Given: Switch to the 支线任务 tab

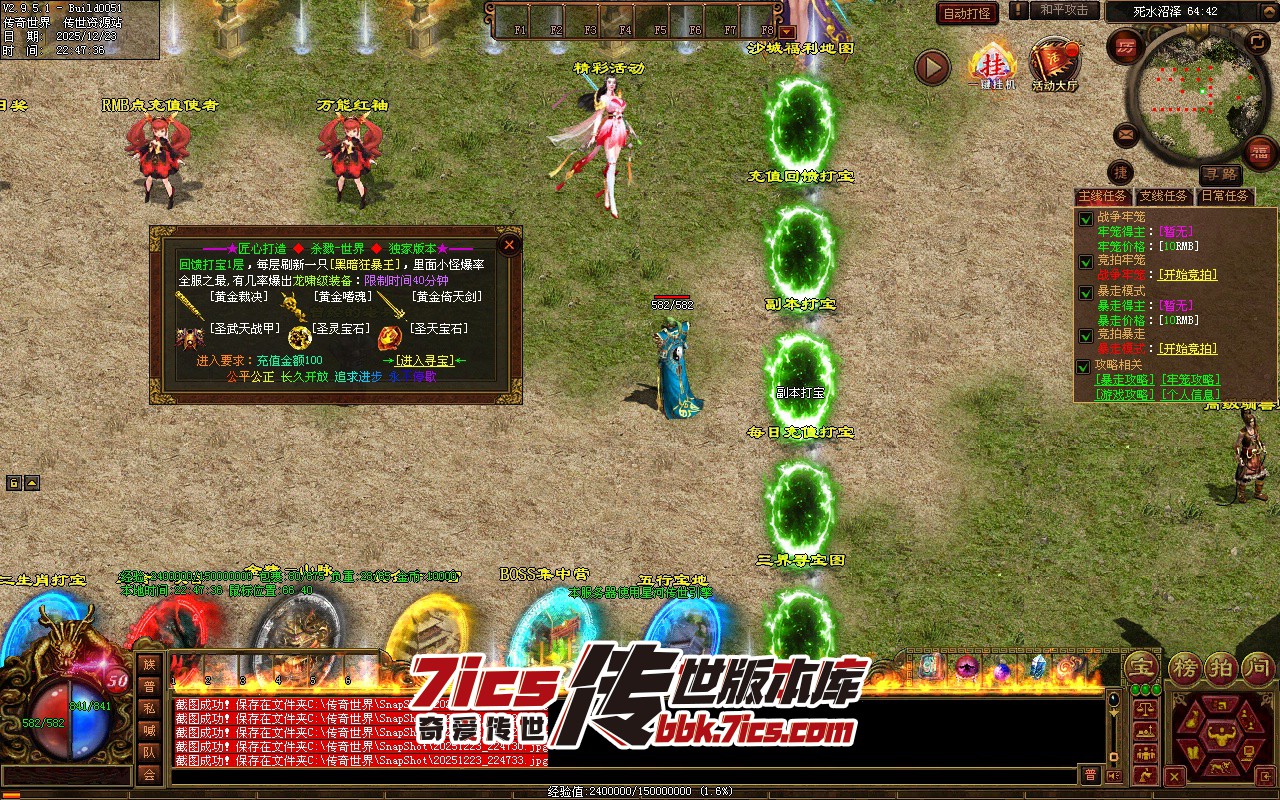Looking at the screenshot, I should click(x=1164, y=197).
